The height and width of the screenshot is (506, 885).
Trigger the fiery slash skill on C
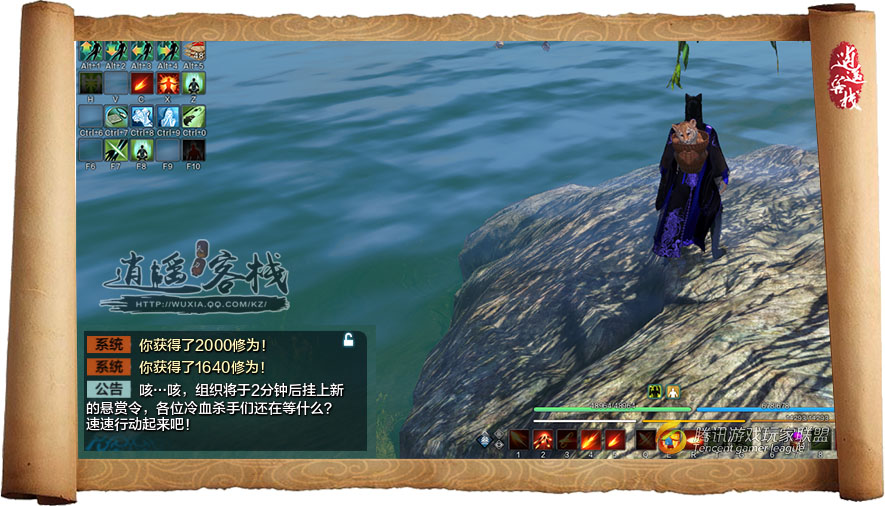tap(143, 83)
